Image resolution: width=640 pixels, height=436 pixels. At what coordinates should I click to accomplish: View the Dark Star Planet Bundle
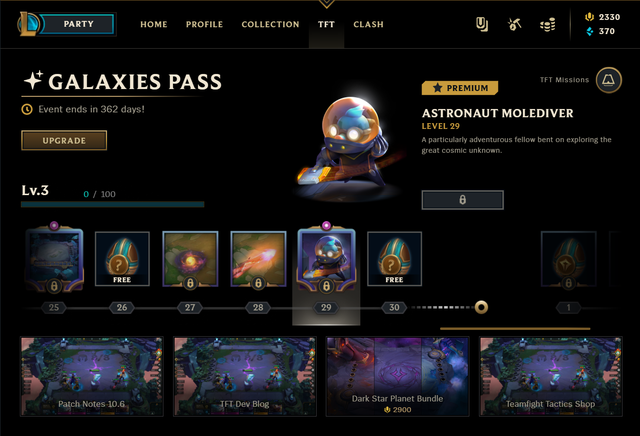point(397,375)
